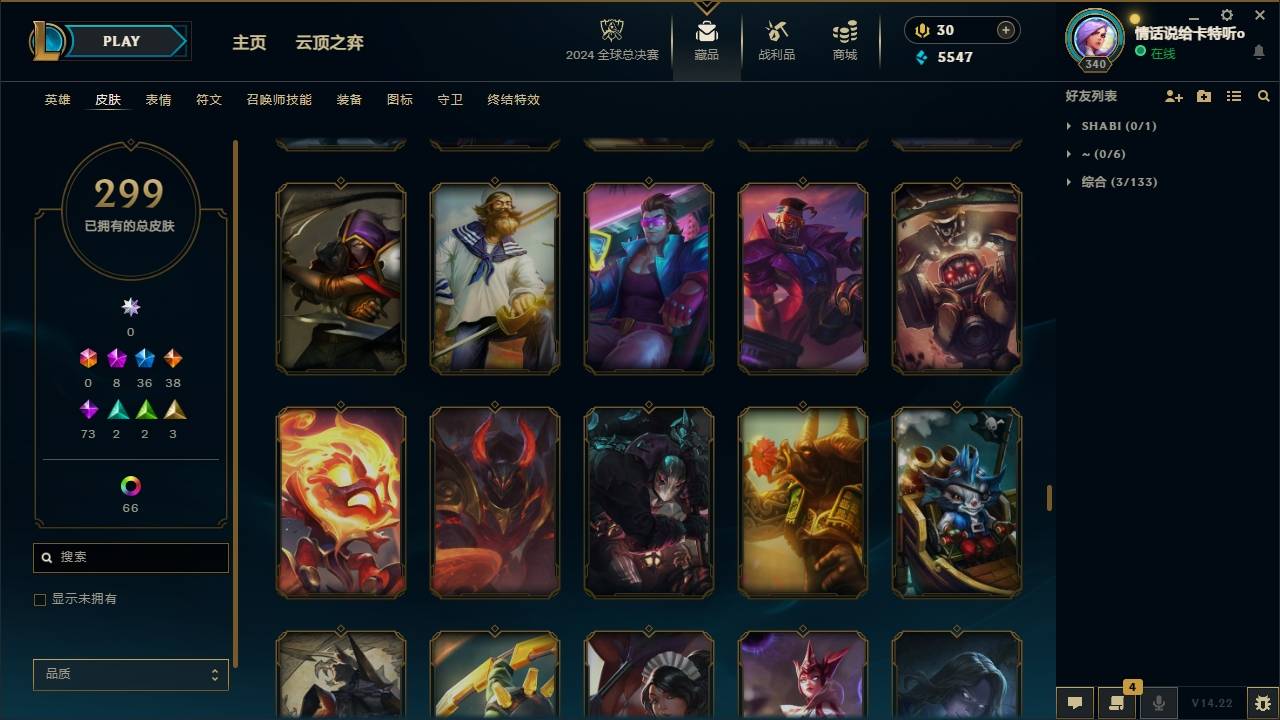This screenshot has width=1280, height=720.
Task: Click the 搜索 skin search field
Action: tap(130, 557)
